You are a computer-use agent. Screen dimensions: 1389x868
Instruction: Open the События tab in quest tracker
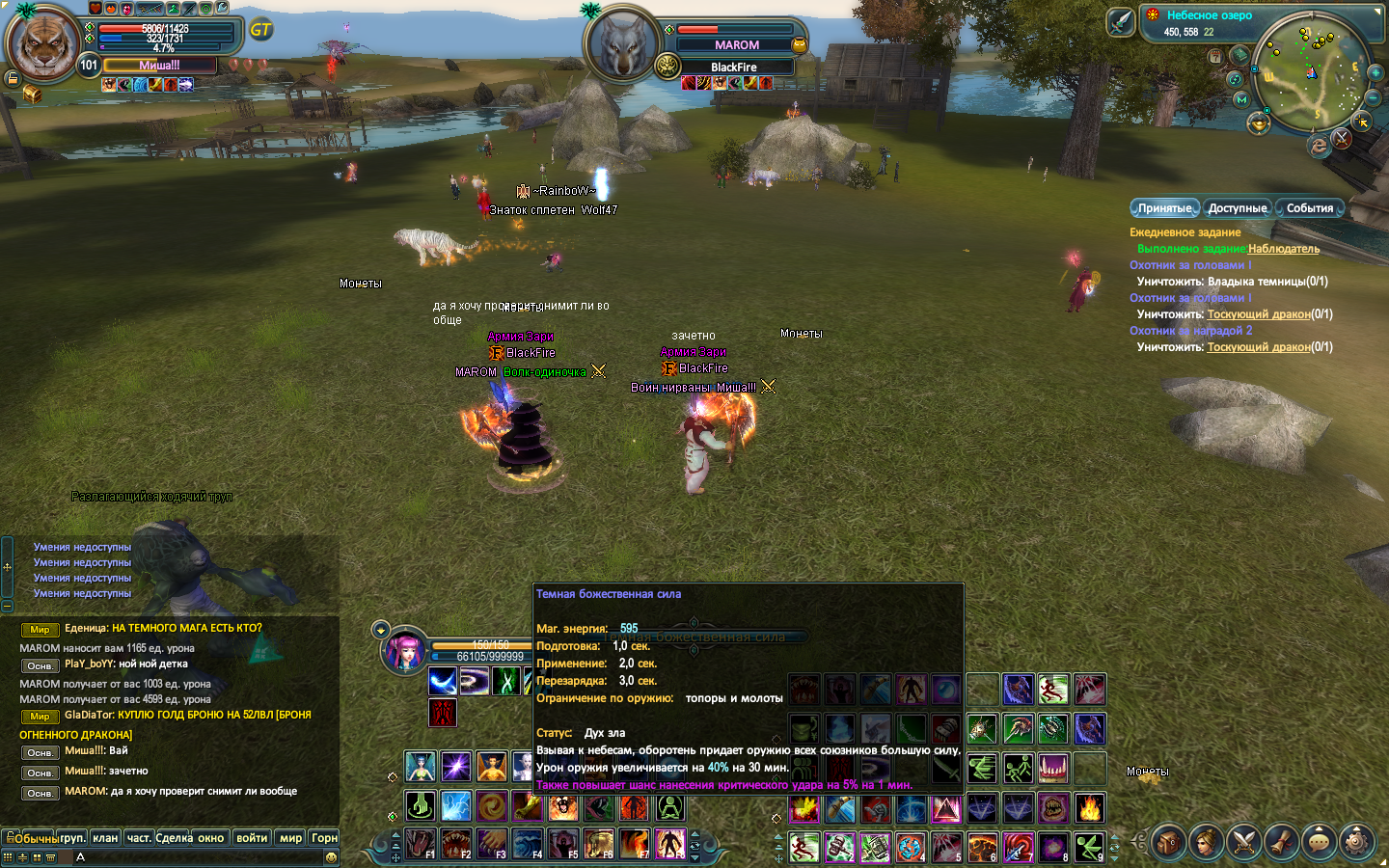point(1309,208)
